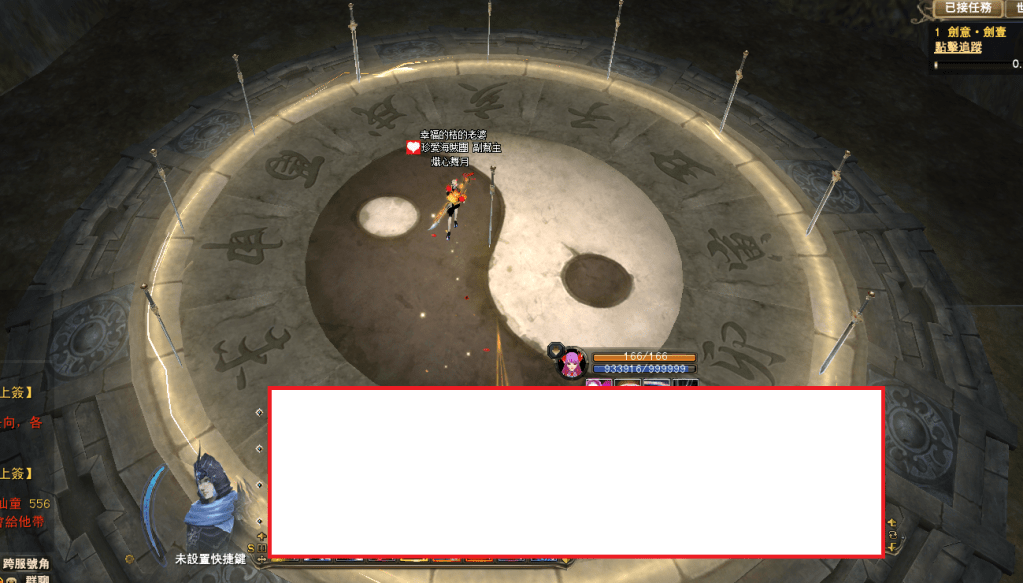
Task: Click the arrow badge above pet portrait
Action: coord(555,349)
